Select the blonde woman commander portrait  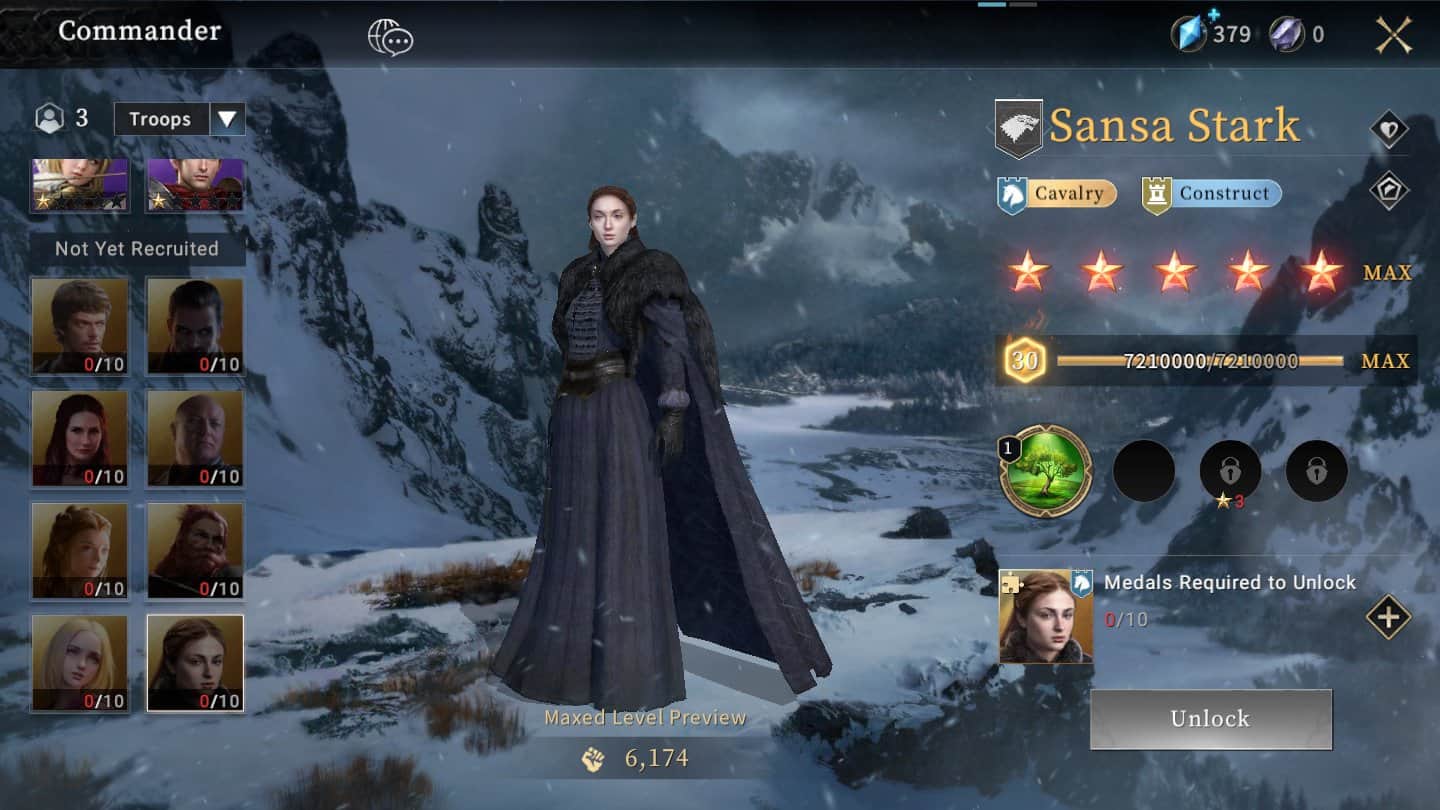[x=80, y=663]
